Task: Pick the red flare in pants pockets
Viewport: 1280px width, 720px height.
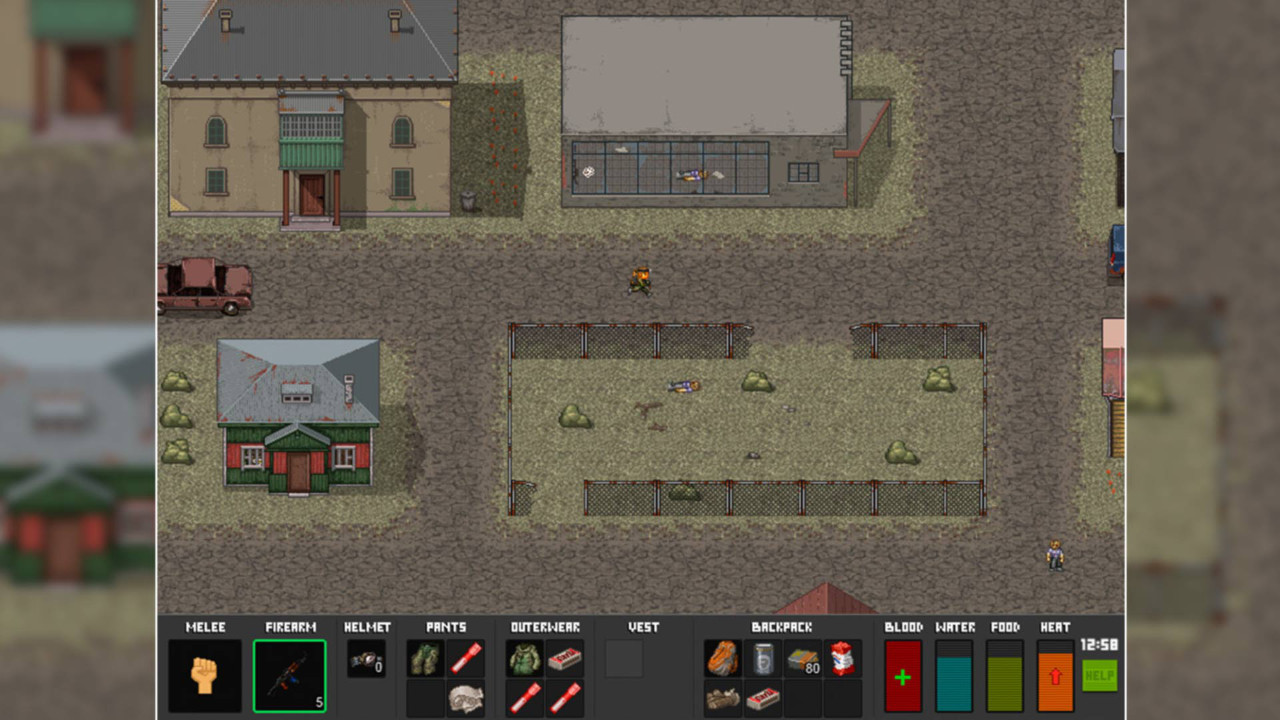Action: coord(466,659)
